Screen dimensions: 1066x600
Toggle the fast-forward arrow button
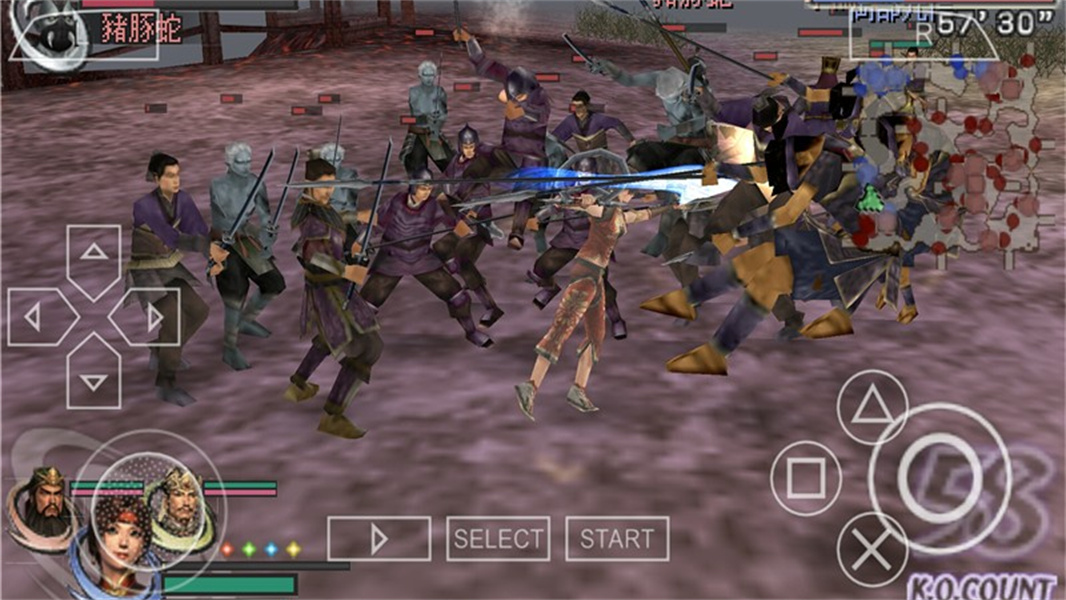click(x=379, y=539)
